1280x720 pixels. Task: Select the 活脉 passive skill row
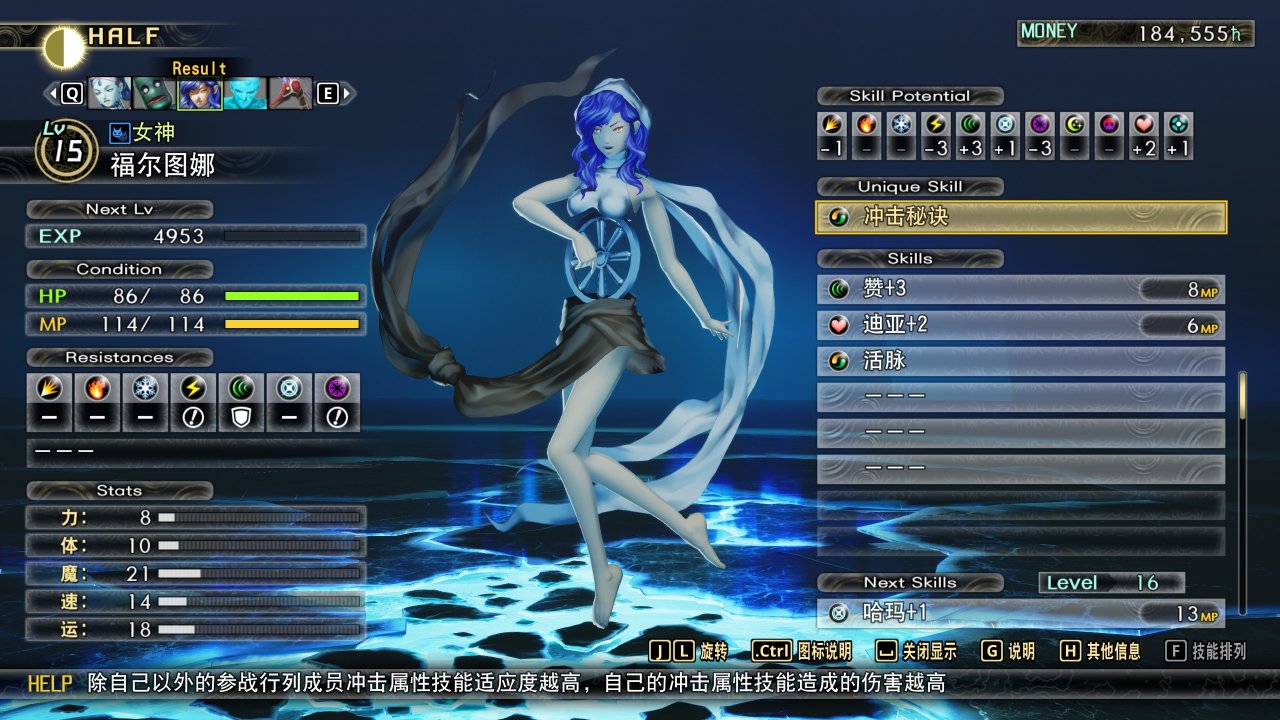(x=1021, y=361)
